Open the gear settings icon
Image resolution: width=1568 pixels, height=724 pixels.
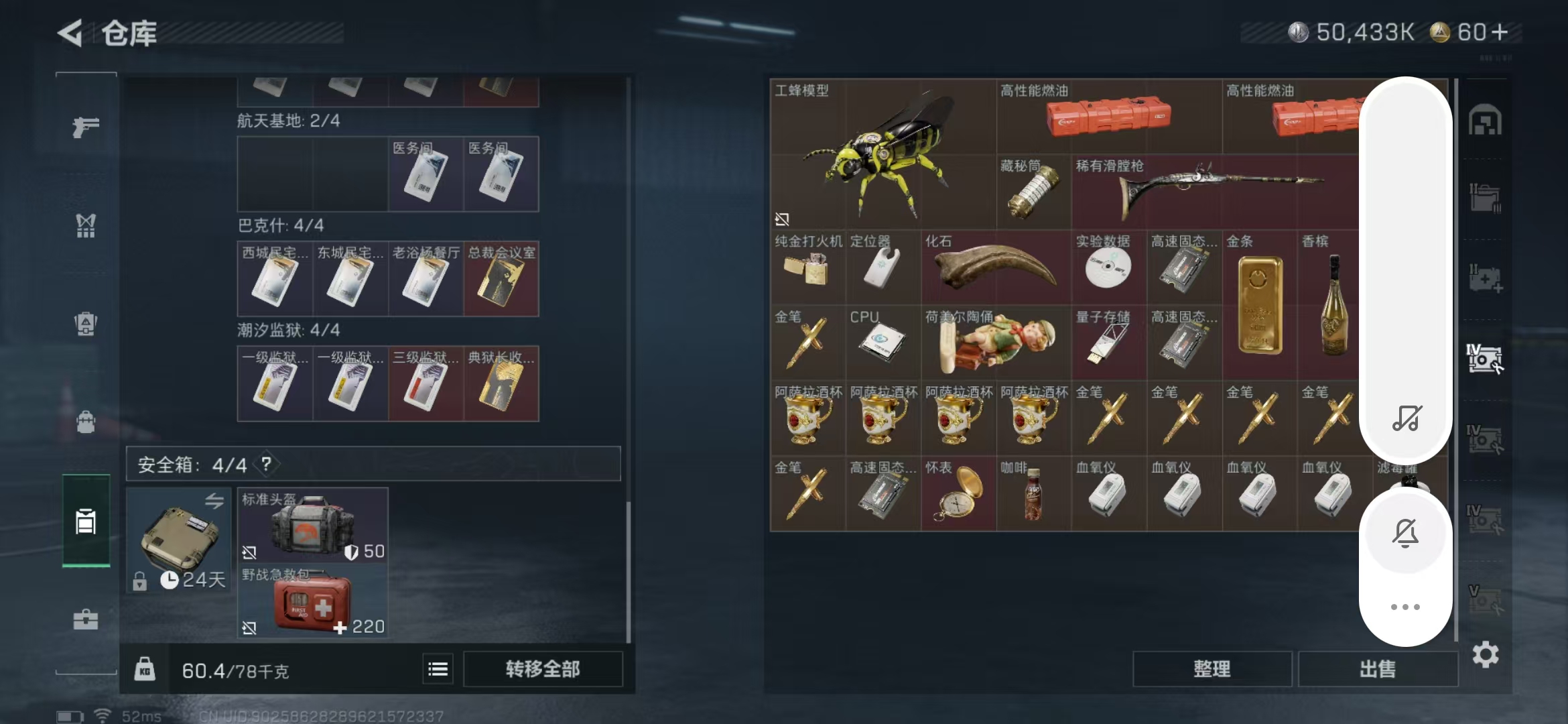[1485, 655]
